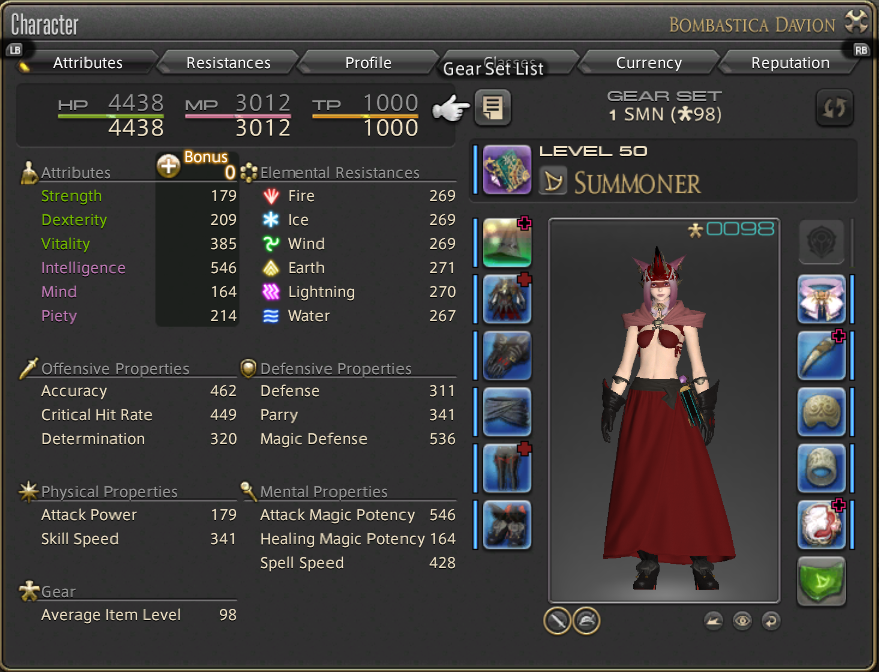Click the fang earring slot
This screenshot has width=879, height=672.
coord(822,356)
